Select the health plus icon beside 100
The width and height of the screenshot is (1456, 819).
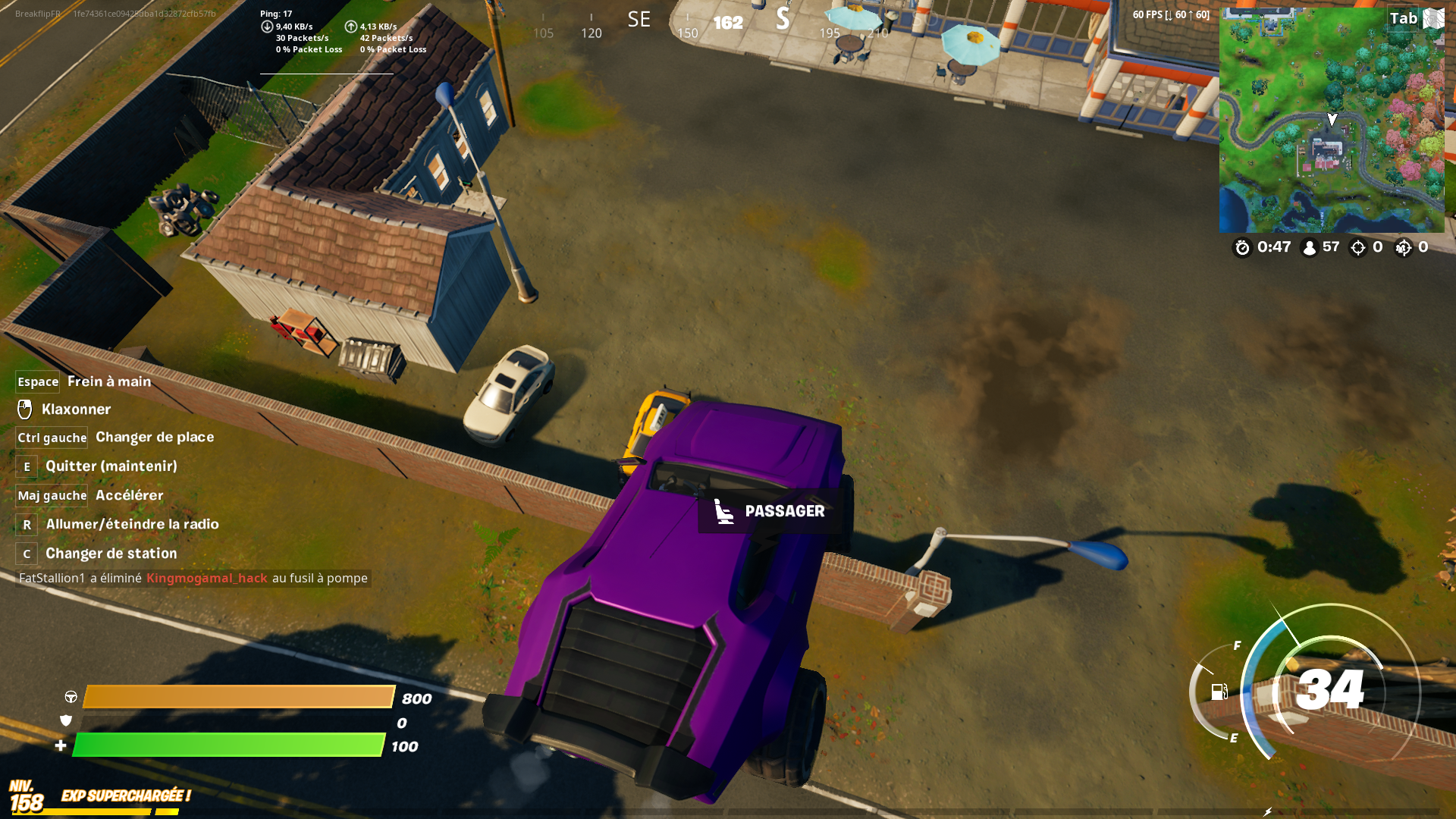pos(60,745)
